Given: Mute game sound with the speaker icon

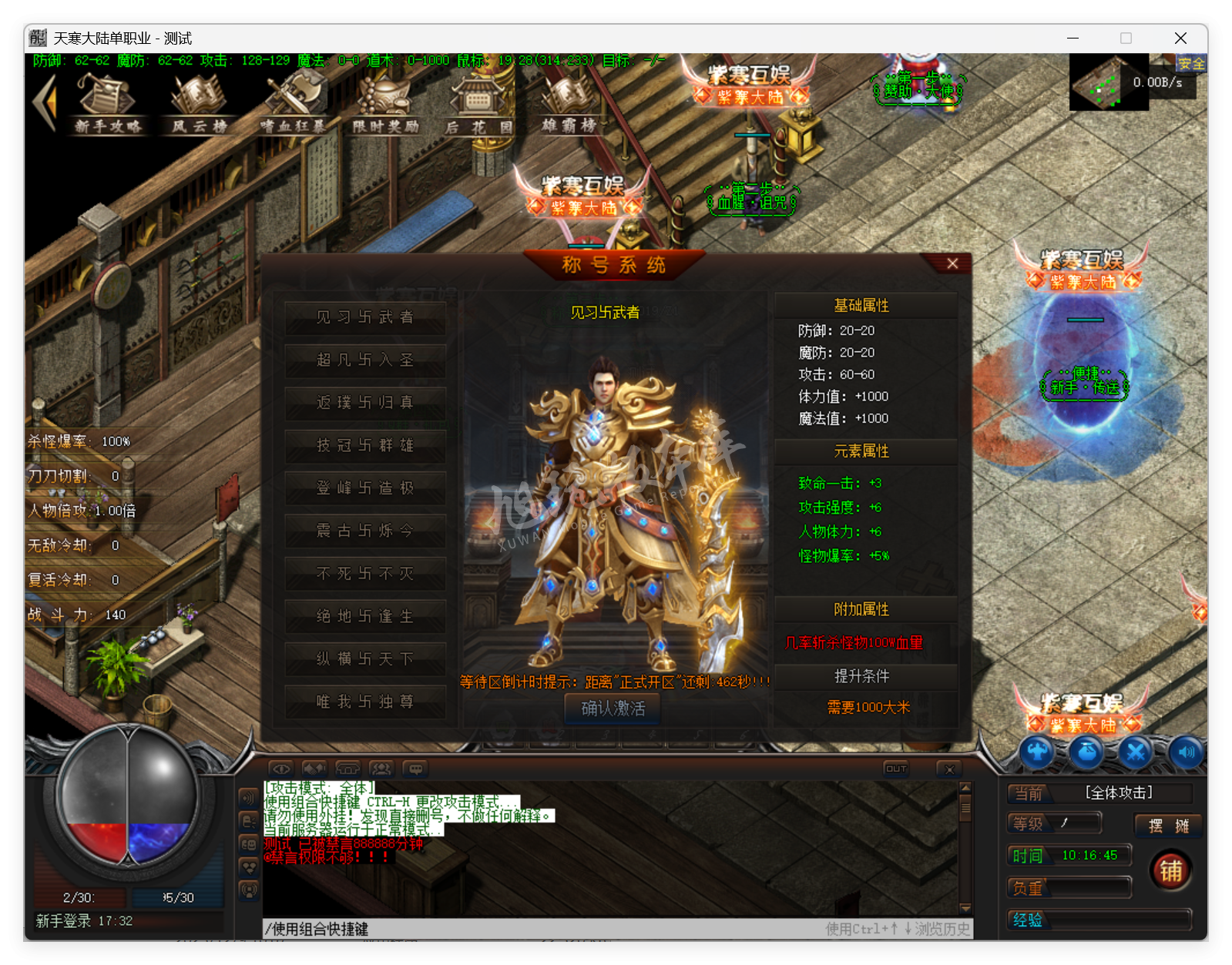Looking at the screenshot, I should [1187, 753].
